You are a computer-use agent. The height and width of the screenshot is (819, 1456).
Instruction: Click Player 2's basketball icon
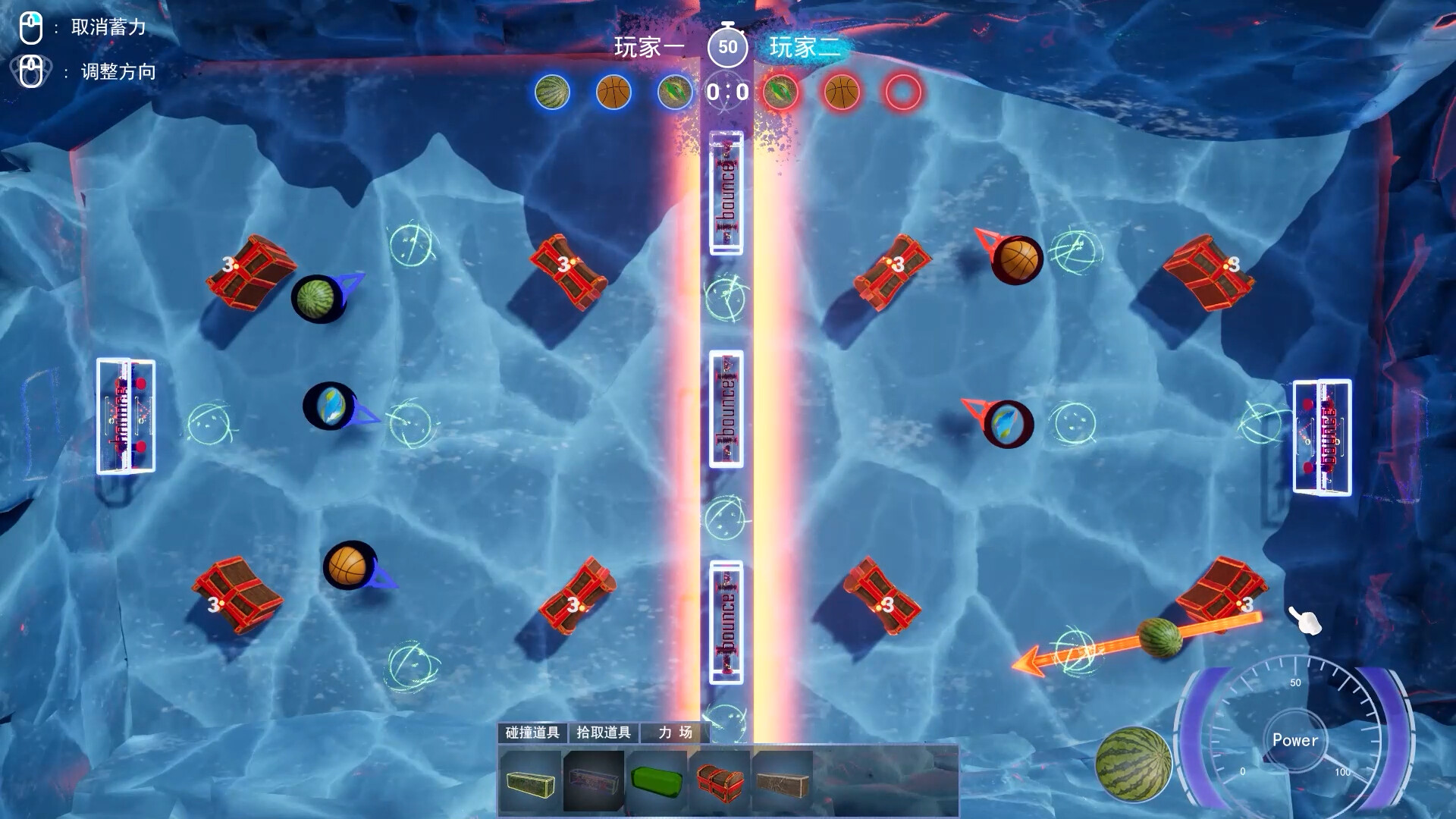click(843, 93)
